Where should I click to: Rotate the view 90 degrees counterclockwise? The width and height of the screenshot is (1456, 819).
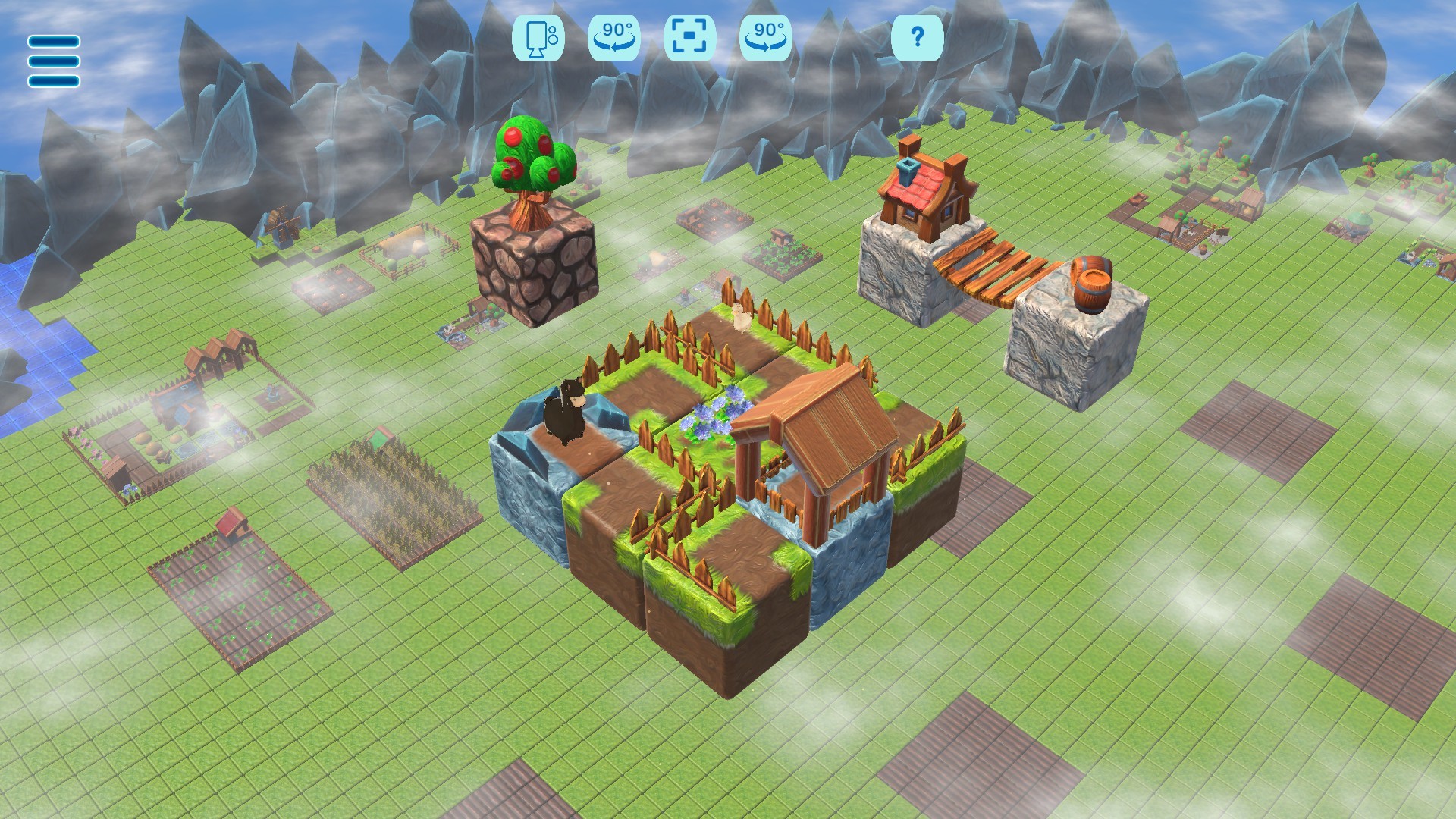613,36
